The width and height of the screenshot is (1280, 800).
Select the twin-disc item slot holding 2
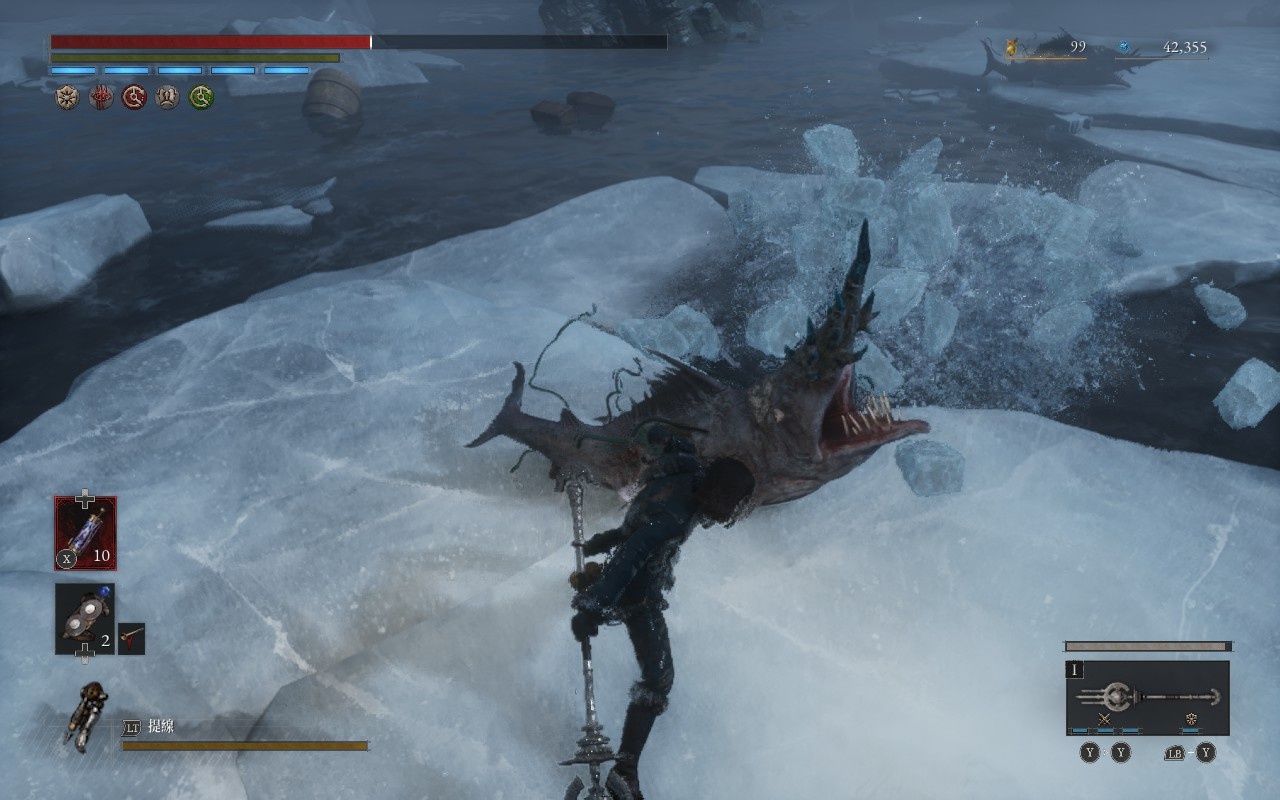click(85, 619)
